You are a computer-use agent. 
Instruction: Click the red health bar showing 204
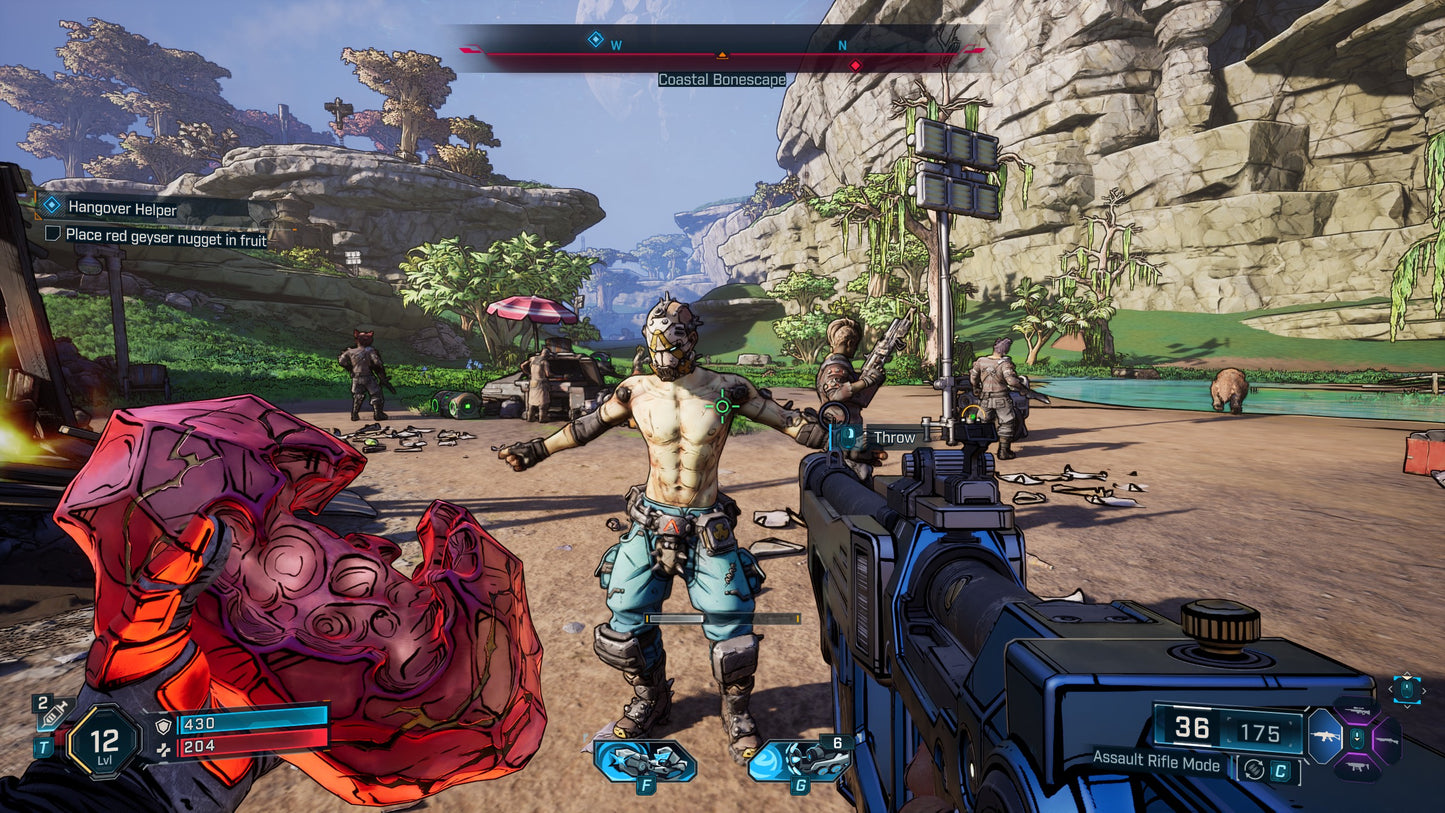242,746
